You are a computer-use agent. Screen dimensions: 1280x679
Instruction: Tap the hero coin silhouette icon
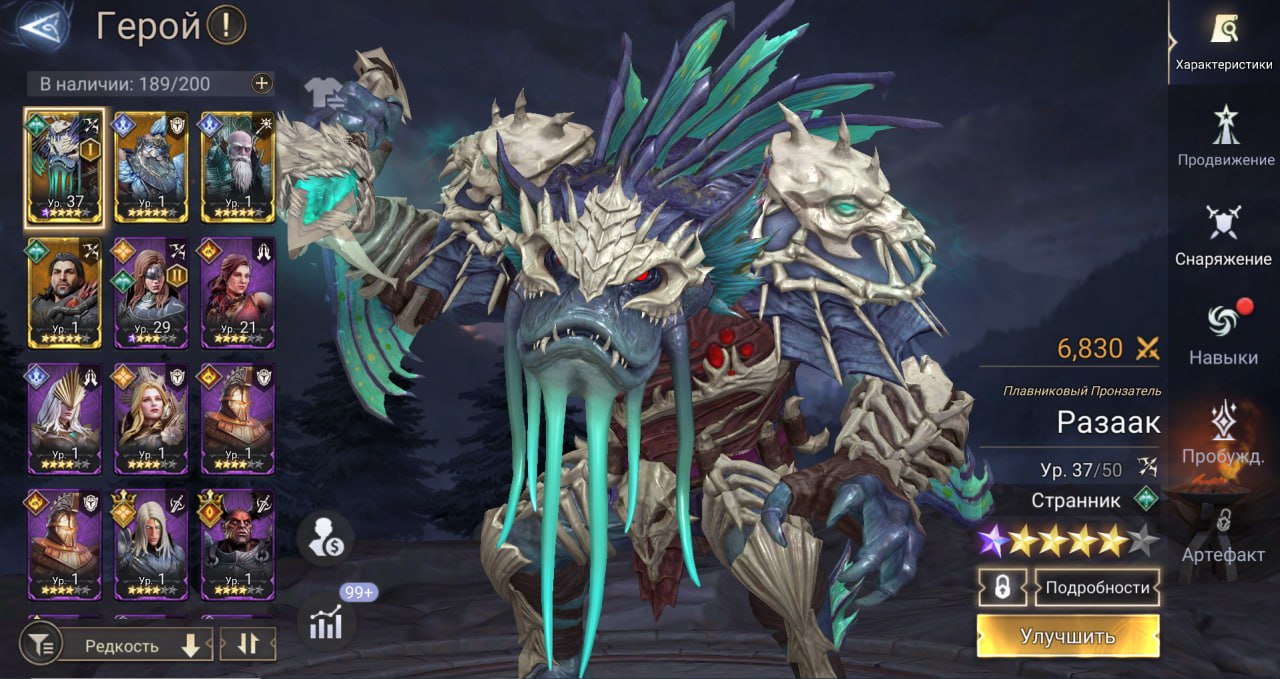pos(325,540)
